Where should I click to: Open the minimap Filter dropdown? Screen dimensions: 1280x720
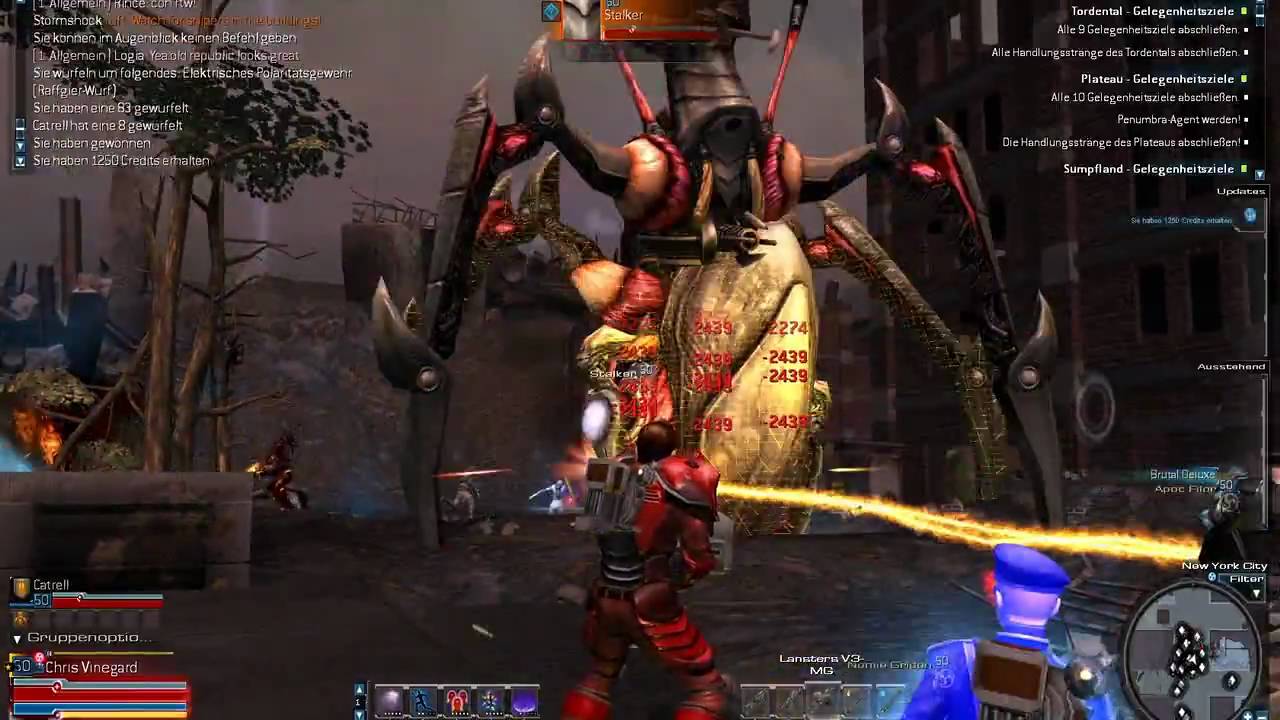[x=1257, y=593]
